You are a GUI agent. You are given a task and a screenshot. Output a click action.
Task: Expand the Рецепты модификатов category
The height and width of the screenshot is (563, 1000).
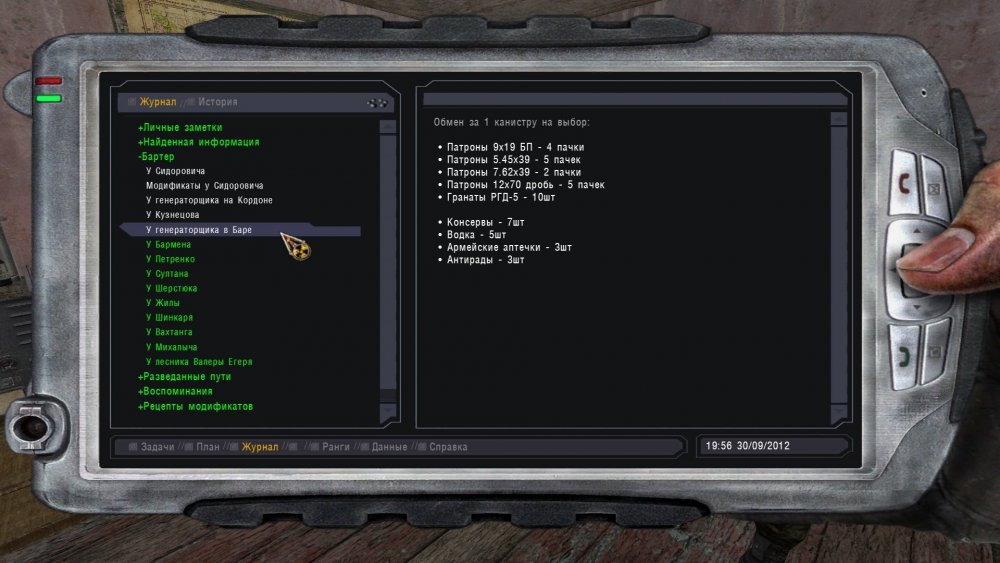tap(195, 406)
